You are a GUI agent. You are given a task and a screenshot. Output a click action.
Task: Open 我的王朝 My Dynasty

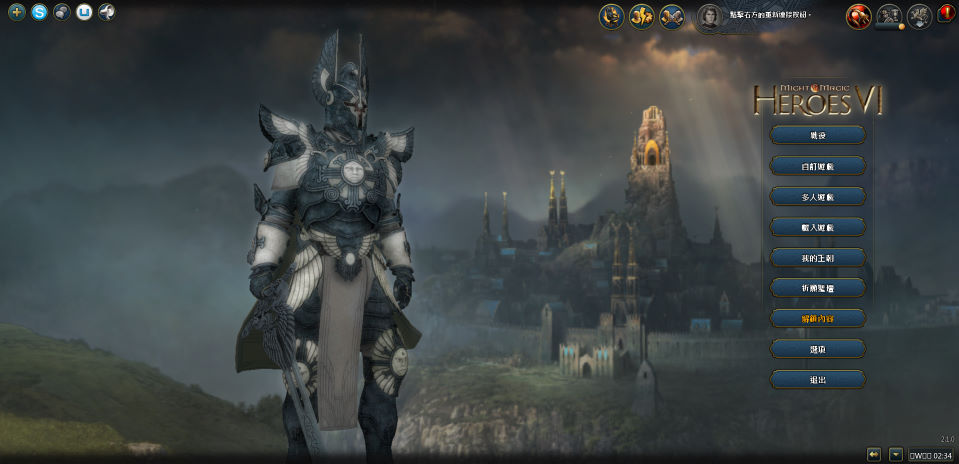pos(818,258)
